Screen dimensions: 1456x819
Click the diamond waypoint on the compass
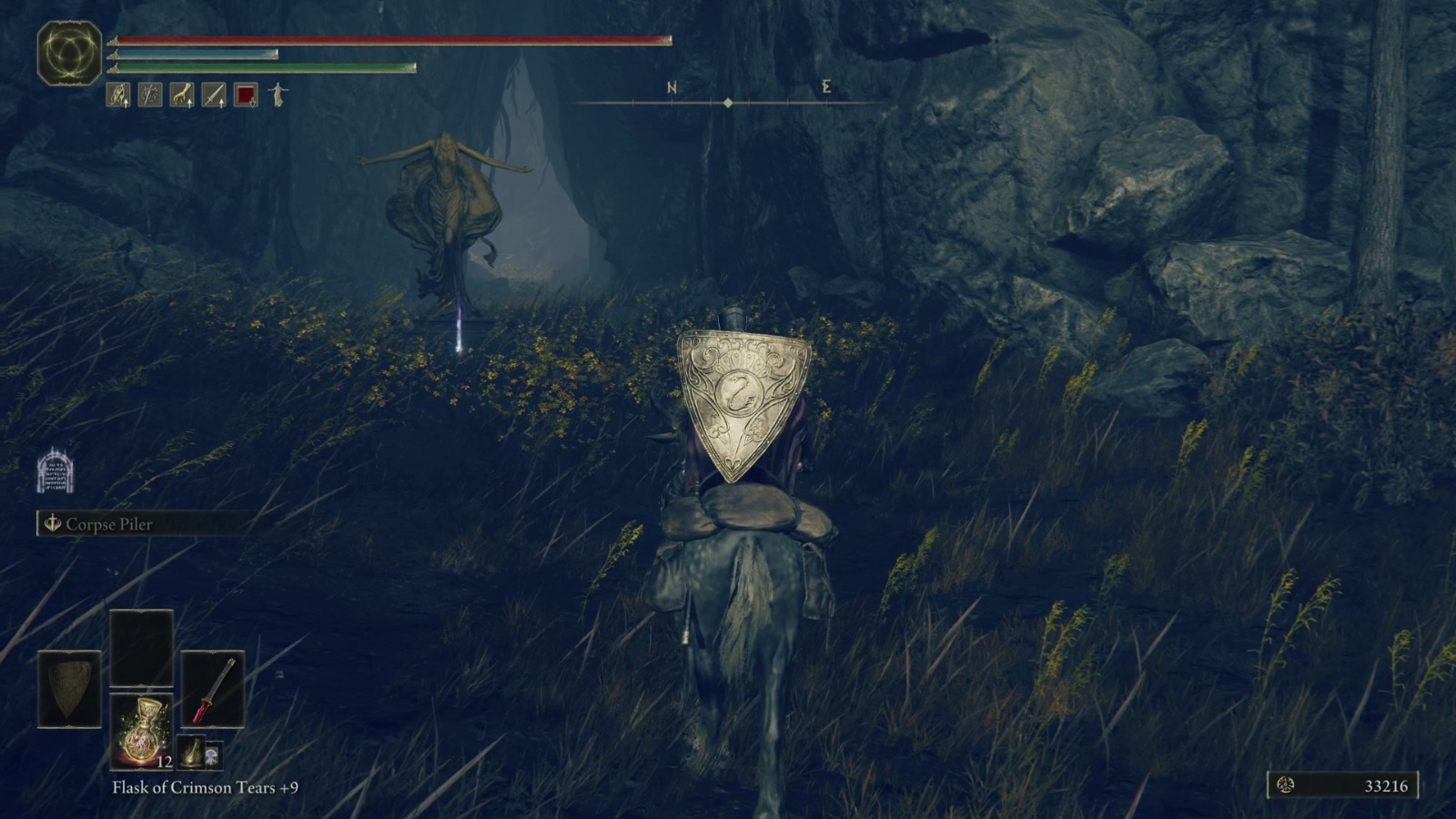tap(729, 104)
